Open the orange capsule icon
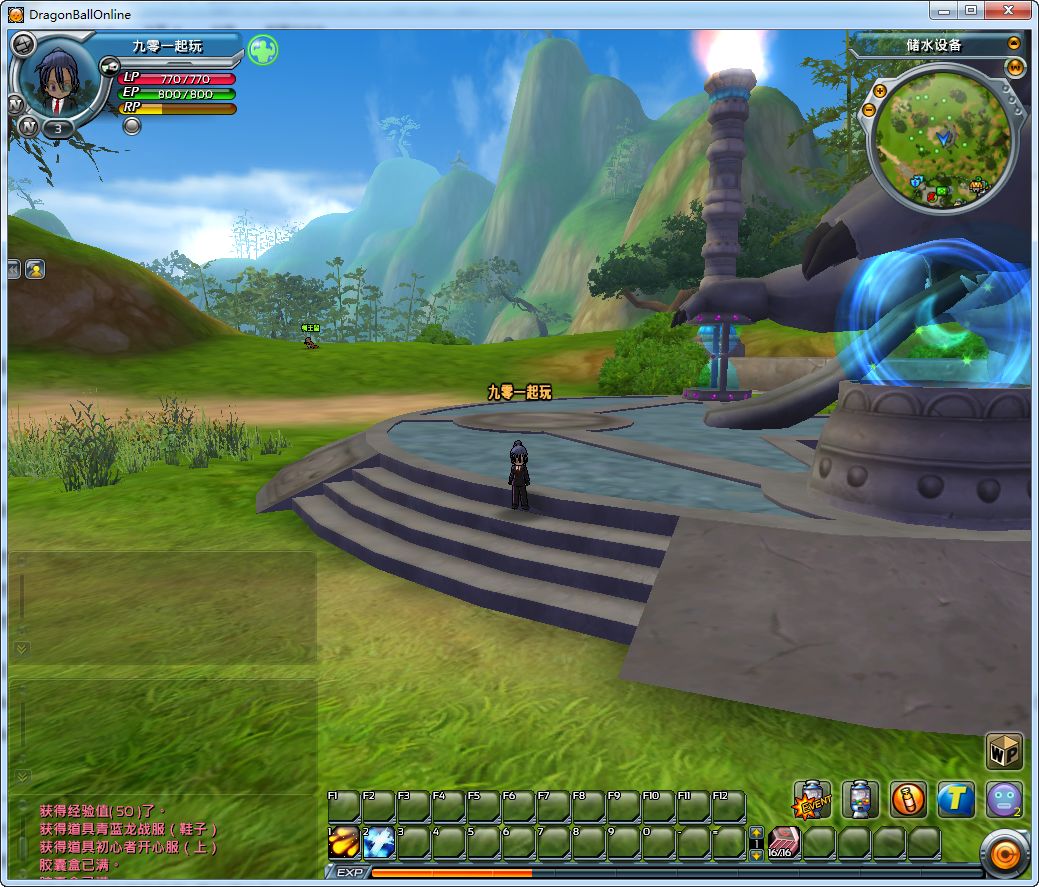1039x887 pixels. [908, 800]
